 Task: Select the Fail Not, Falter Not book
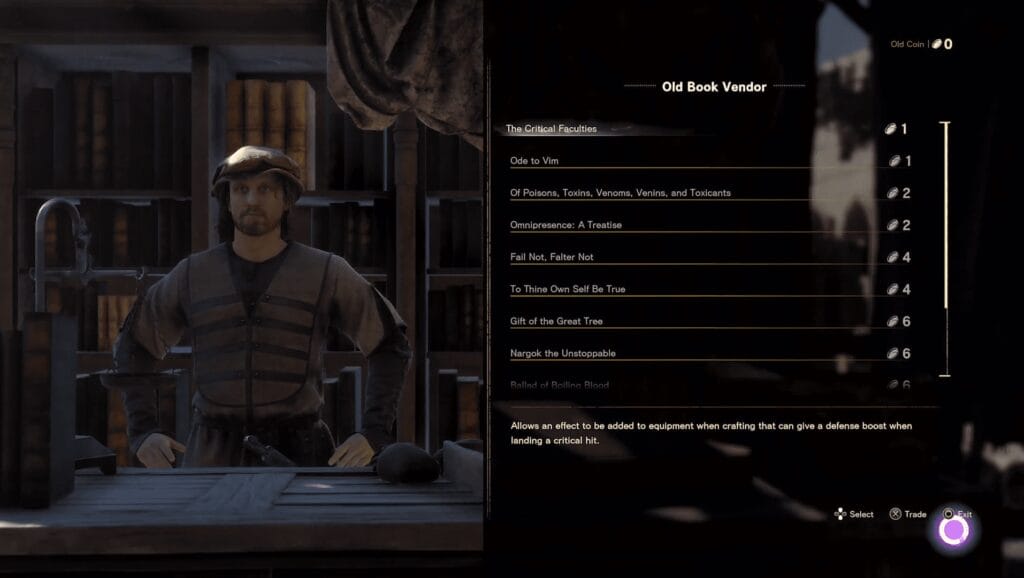tap(552, 257)
